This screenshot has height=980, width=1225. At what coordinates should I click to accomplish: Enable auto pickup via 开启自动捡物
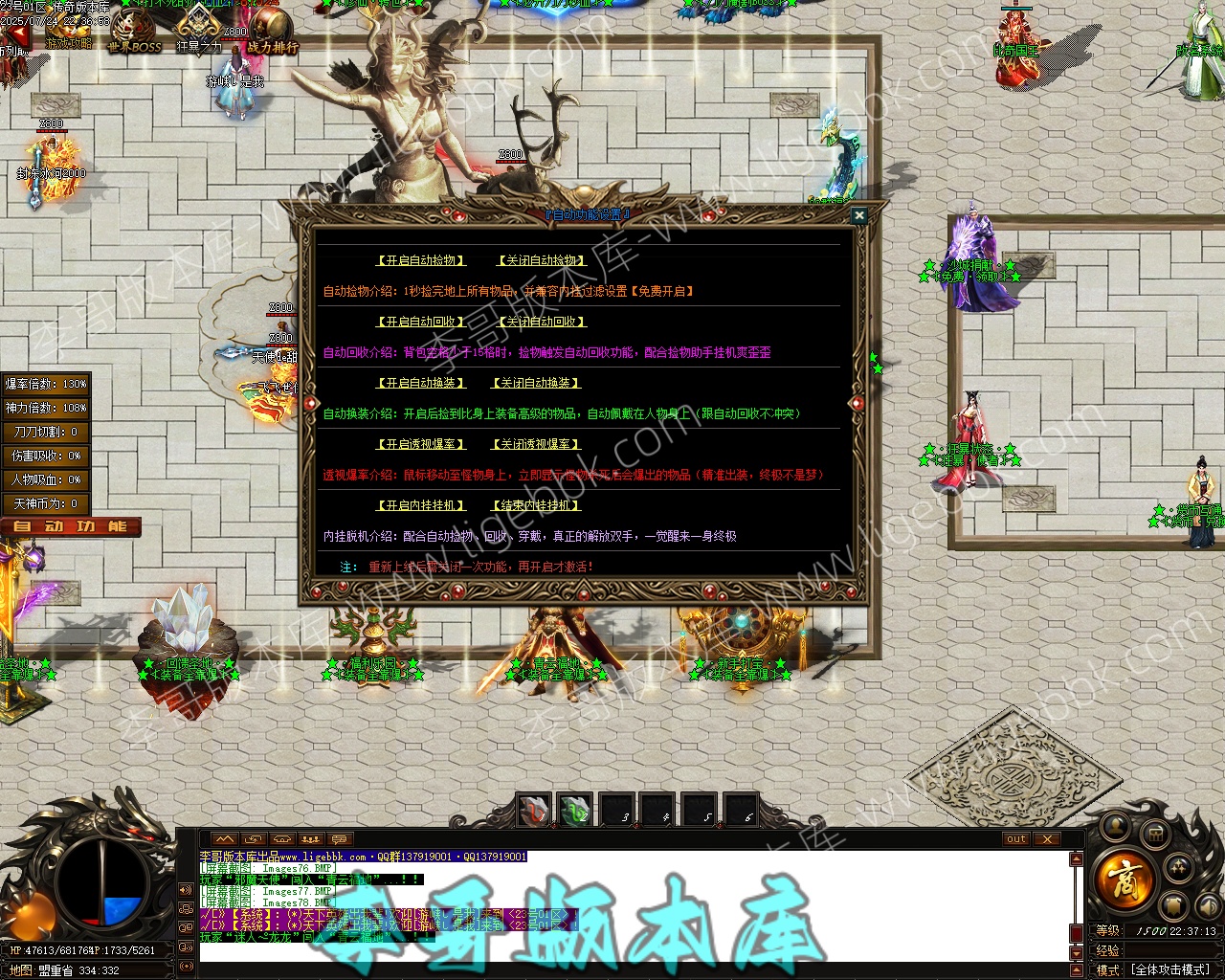click(x=421, y=260)
